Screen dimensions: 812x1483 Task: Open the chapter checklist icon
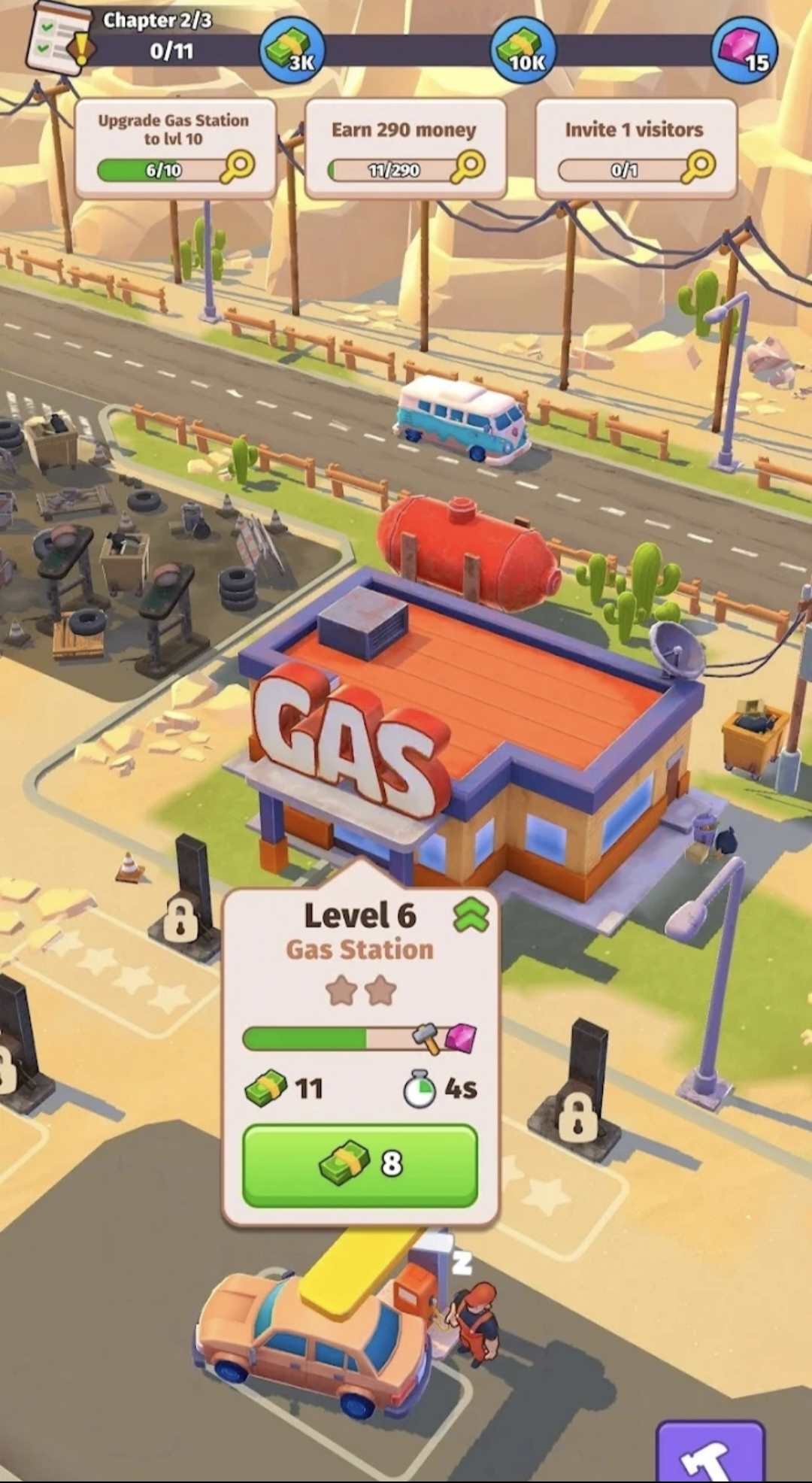coord(59,40)
